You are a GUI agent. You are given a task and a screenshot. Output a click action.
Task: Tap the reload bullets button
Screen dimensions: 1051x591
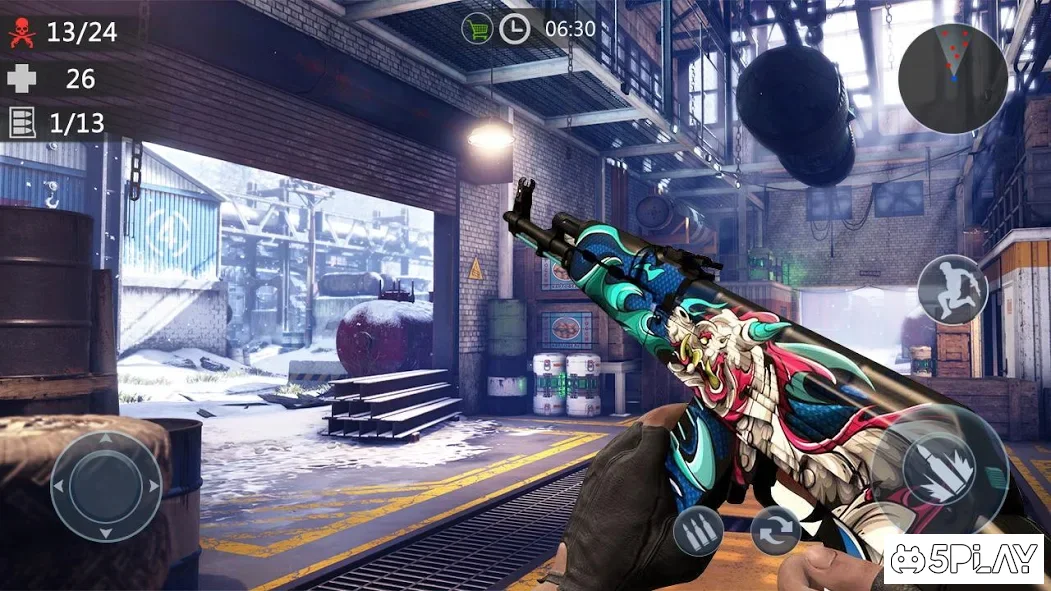pos(698,530)
